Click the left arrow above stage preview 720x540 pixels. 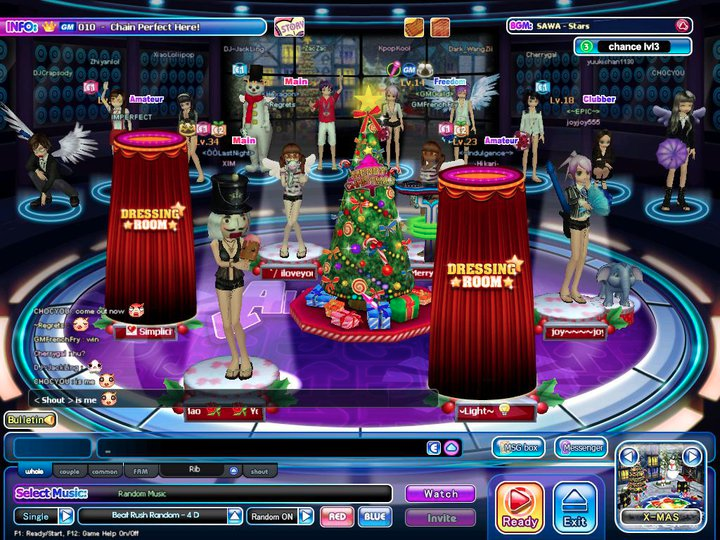[629, 456]
